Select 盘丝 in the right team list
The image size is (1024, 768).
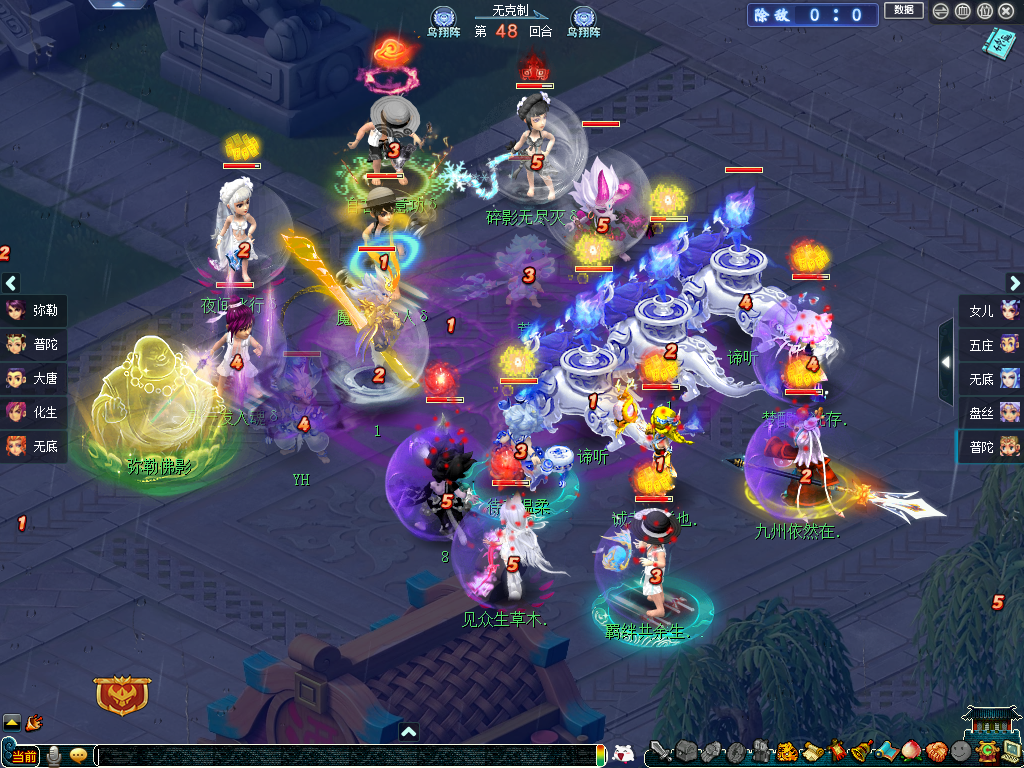pos(991,411)
